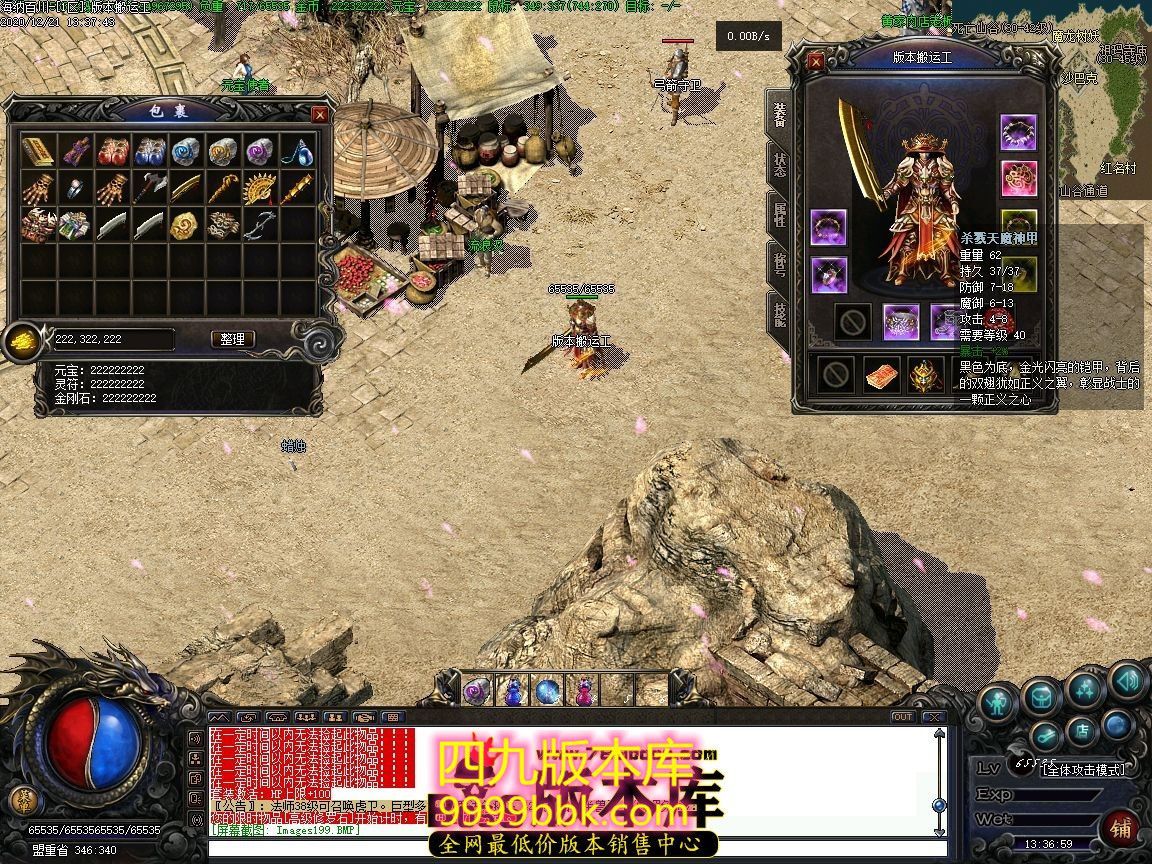The image size is (1152, 864).
Task: Open the 铺 shop button
Action: click(x=1121, y=828)
